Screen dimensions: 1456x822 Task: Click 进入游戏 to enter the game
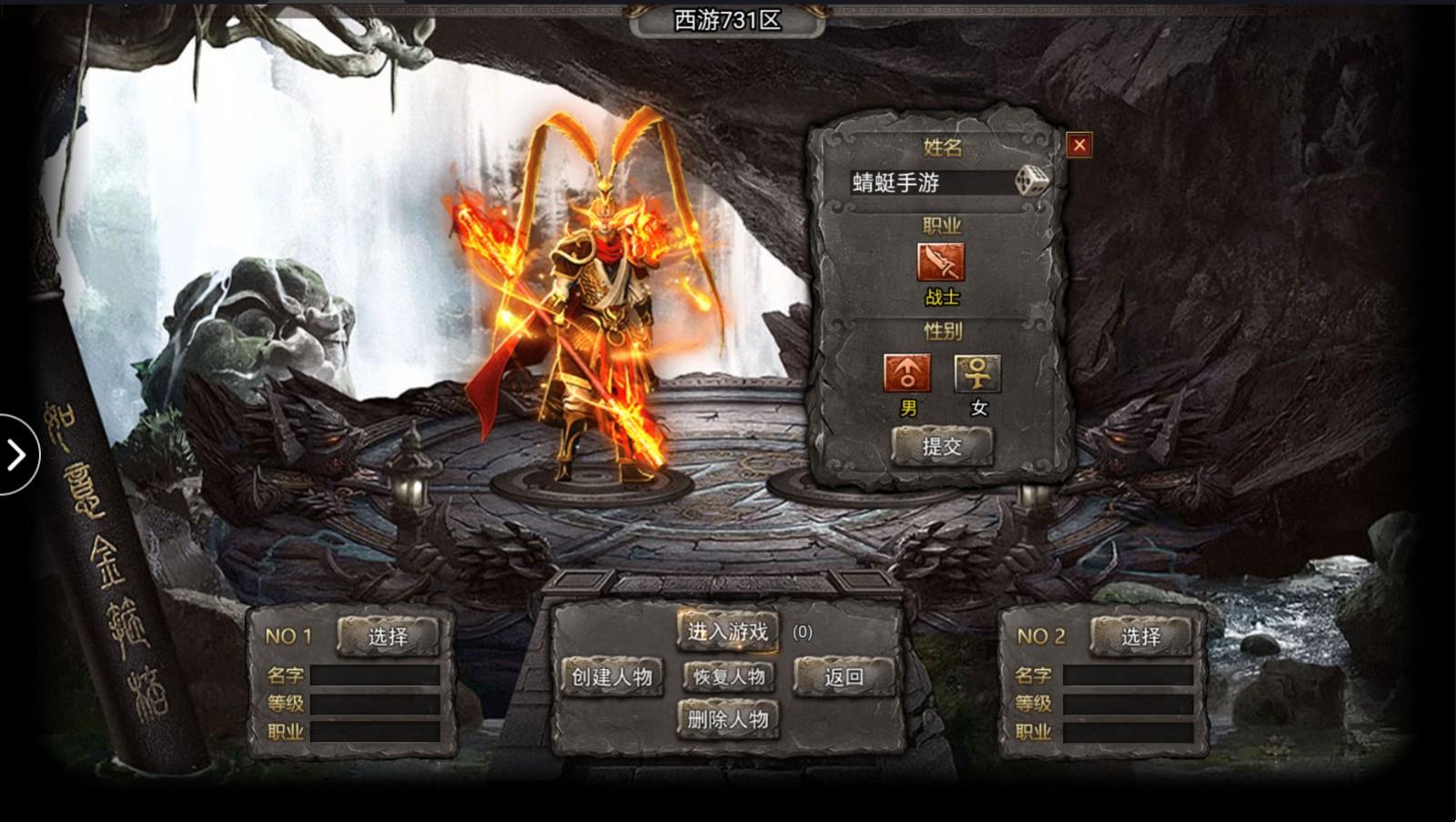tap(726, 633)
